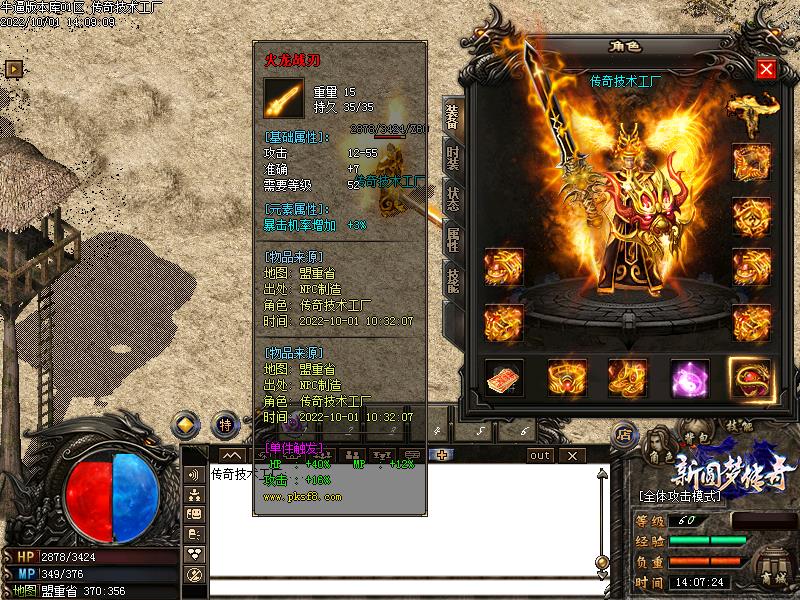
Task: Close the chat window with X
Action: pos(573,455)
